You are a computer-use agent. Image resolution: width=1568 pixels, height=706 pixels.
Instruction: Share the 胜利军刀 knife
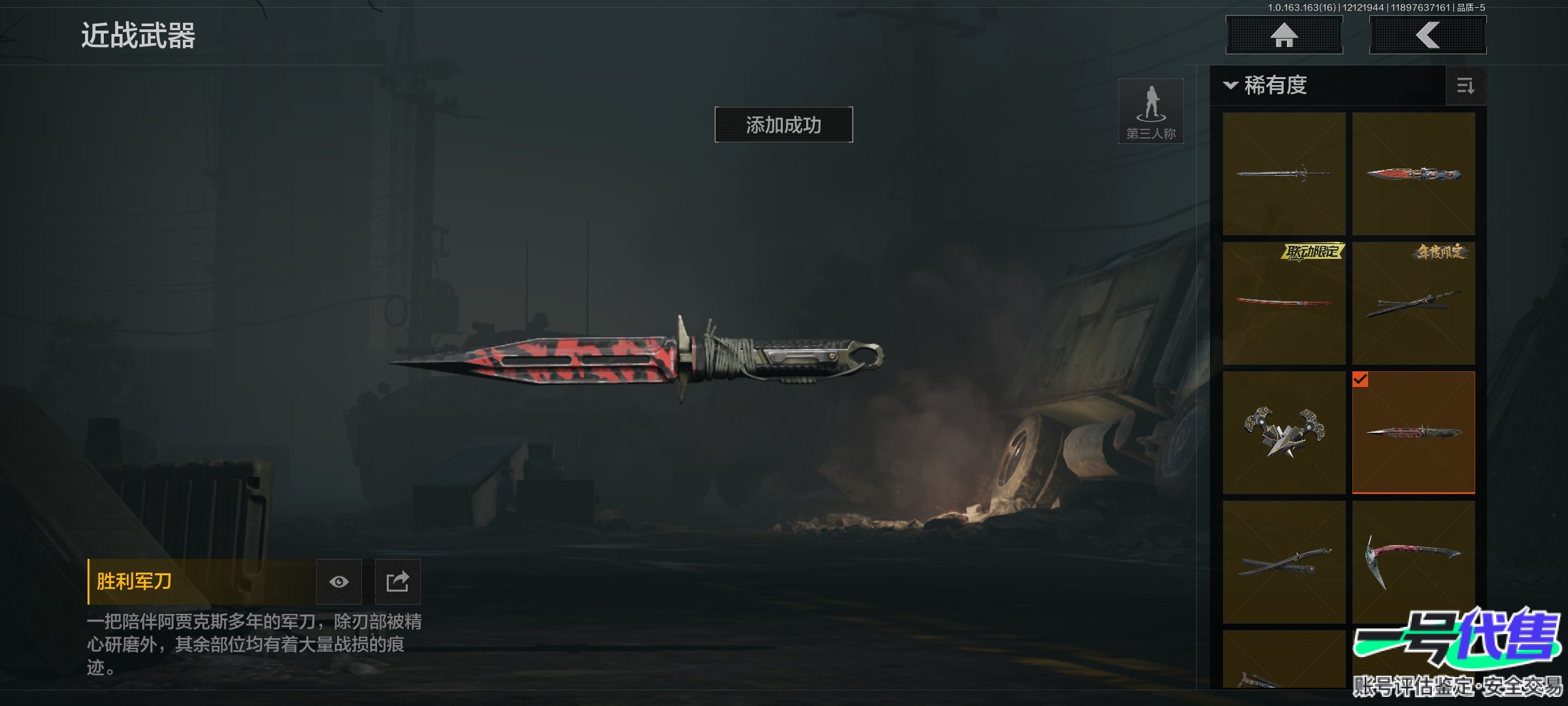397,582
